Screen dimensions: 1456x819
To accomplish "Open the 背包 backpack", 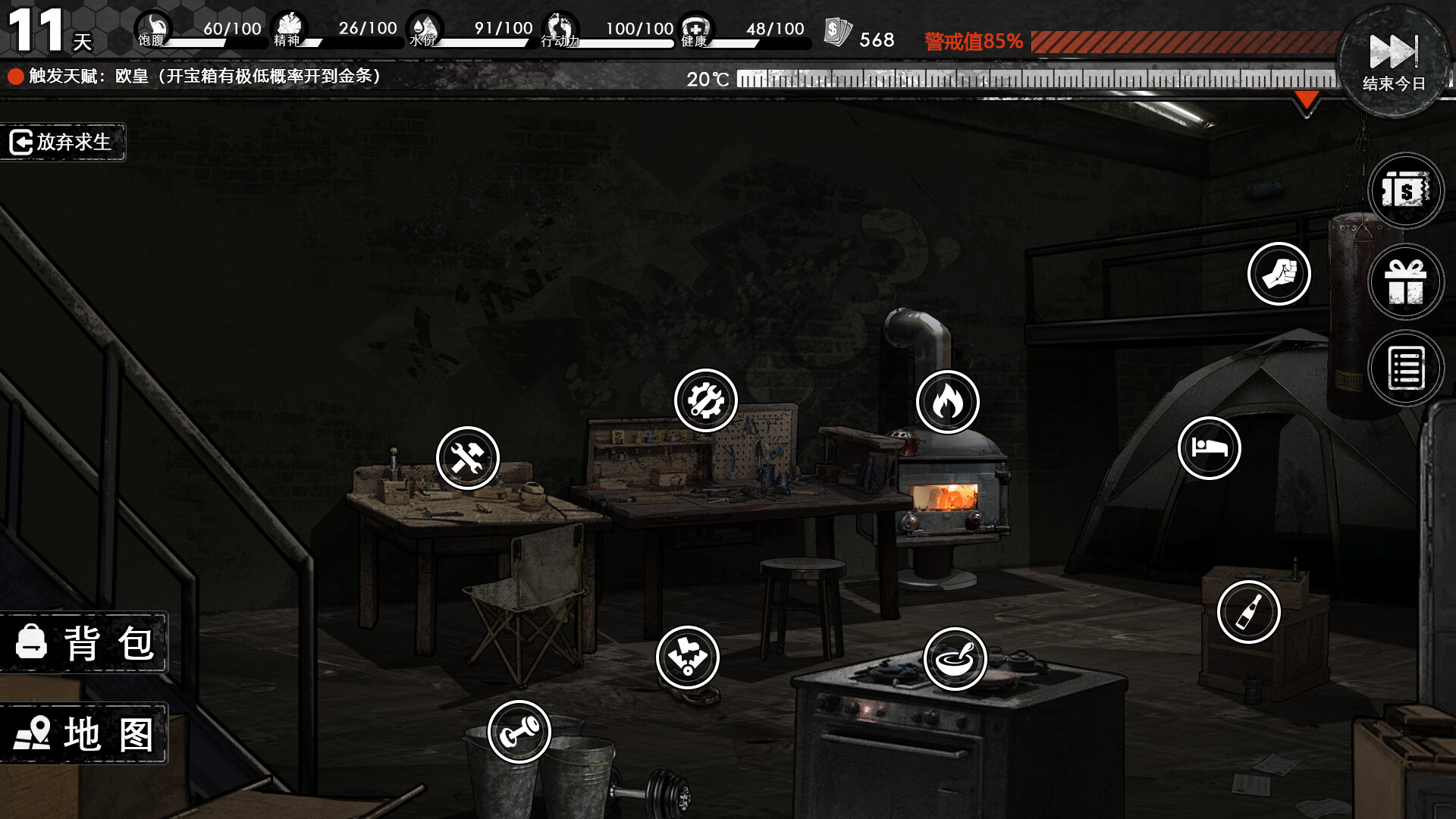I will [x=83, y=643].
